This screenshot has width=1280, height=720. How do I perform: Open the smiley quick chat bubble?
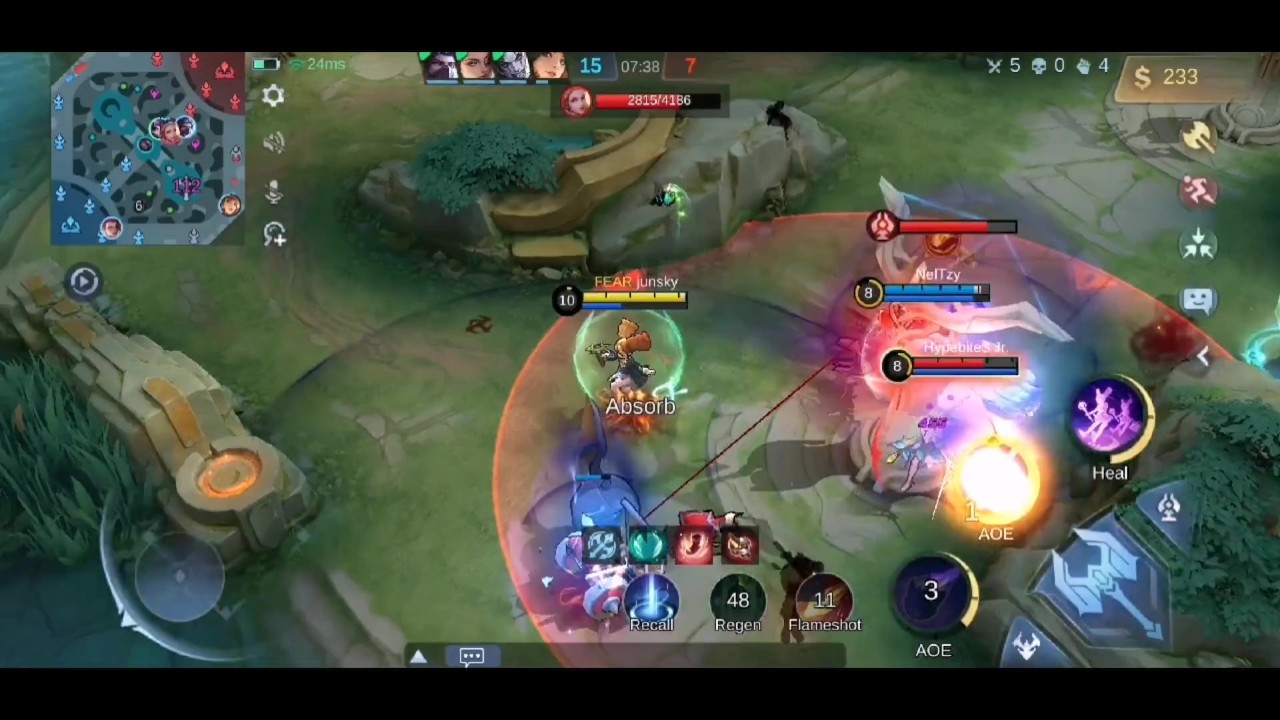click(x=1198, y=299)
